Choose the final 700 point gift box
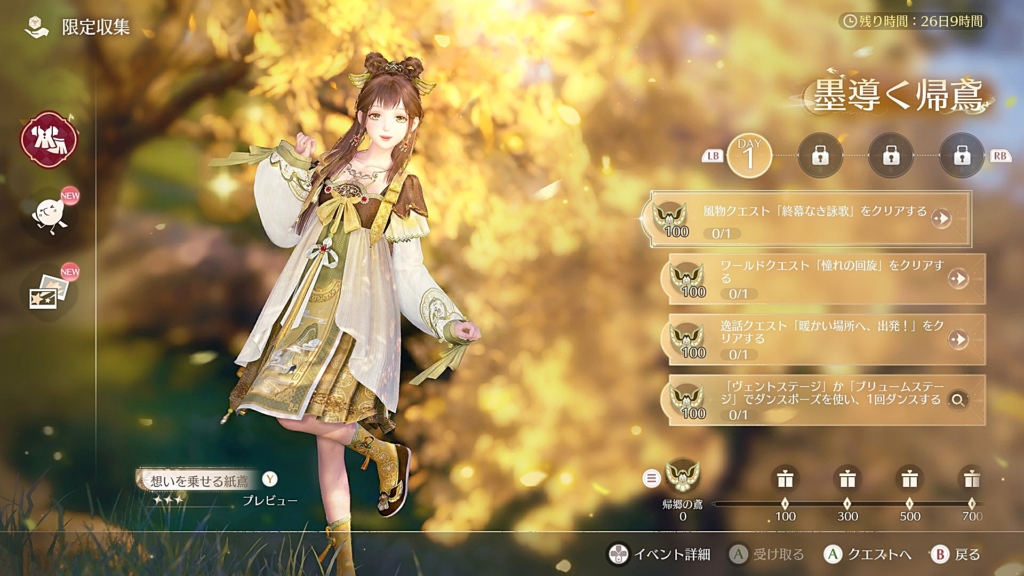 click(971, 478)
